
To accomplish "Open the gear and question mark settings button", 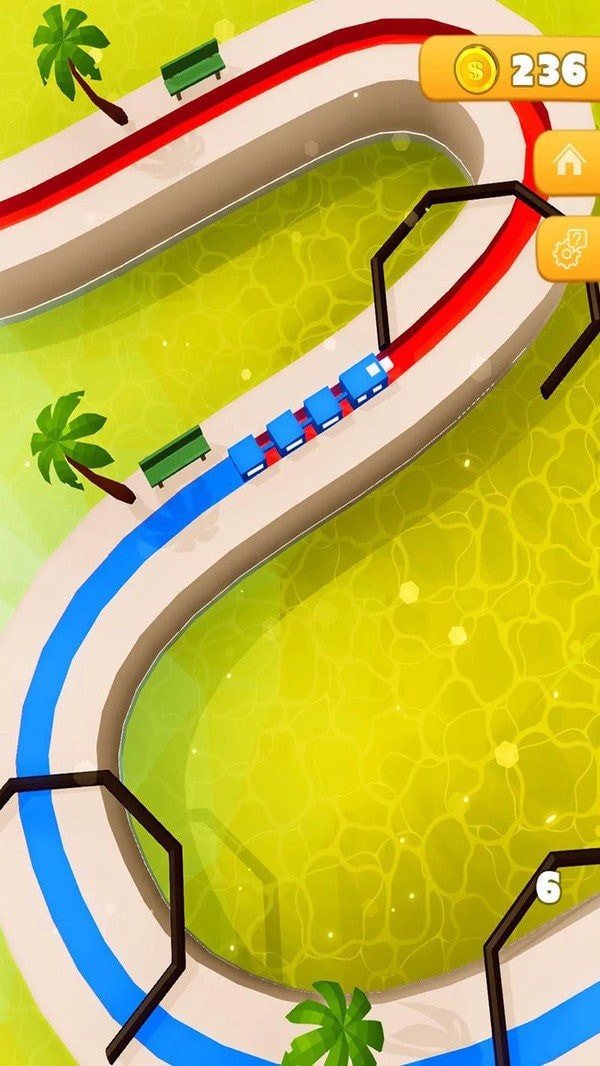I will (570, 248).
